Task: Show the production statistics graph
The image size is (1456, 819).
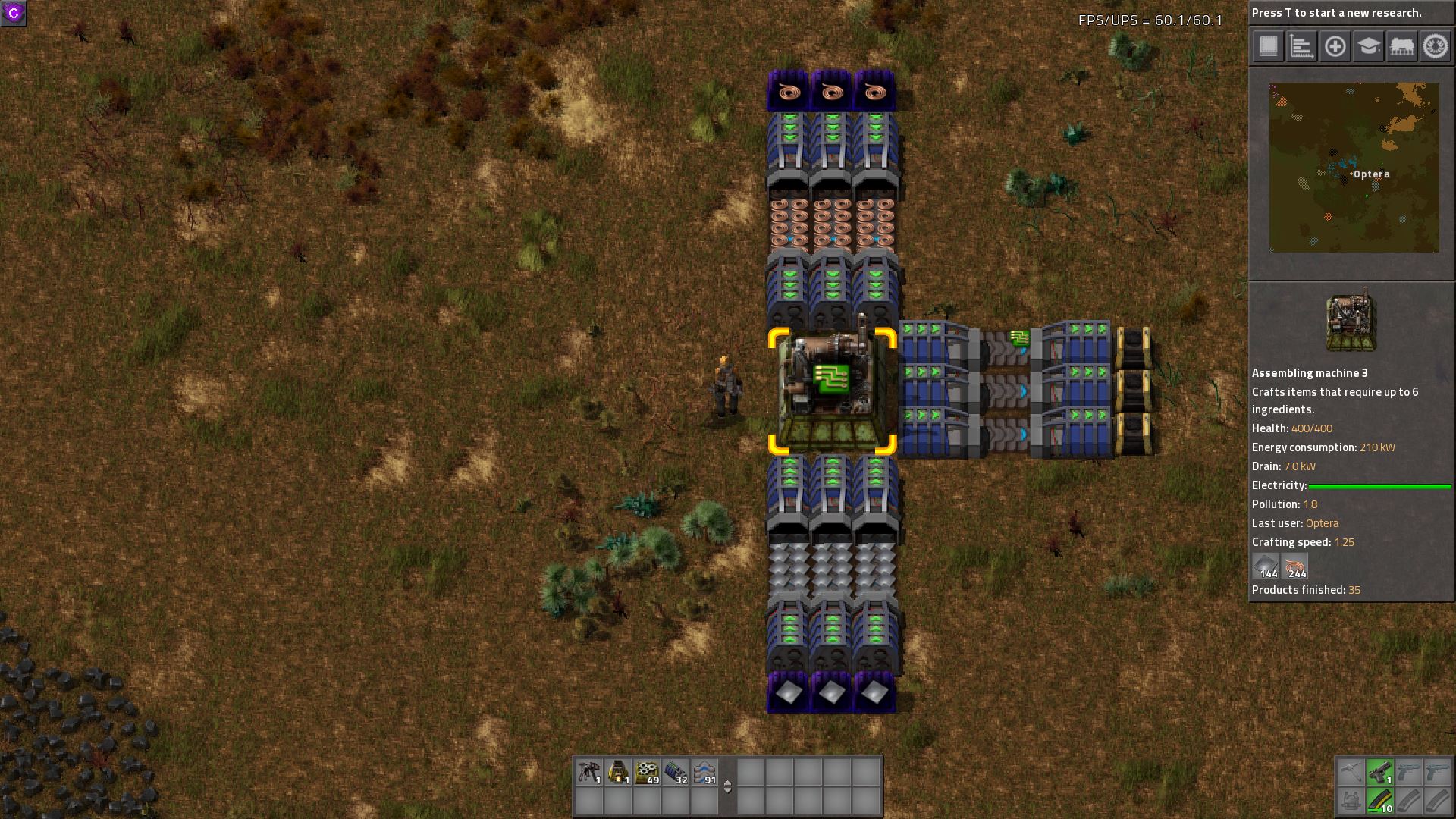Action: tap(1301, 46)
